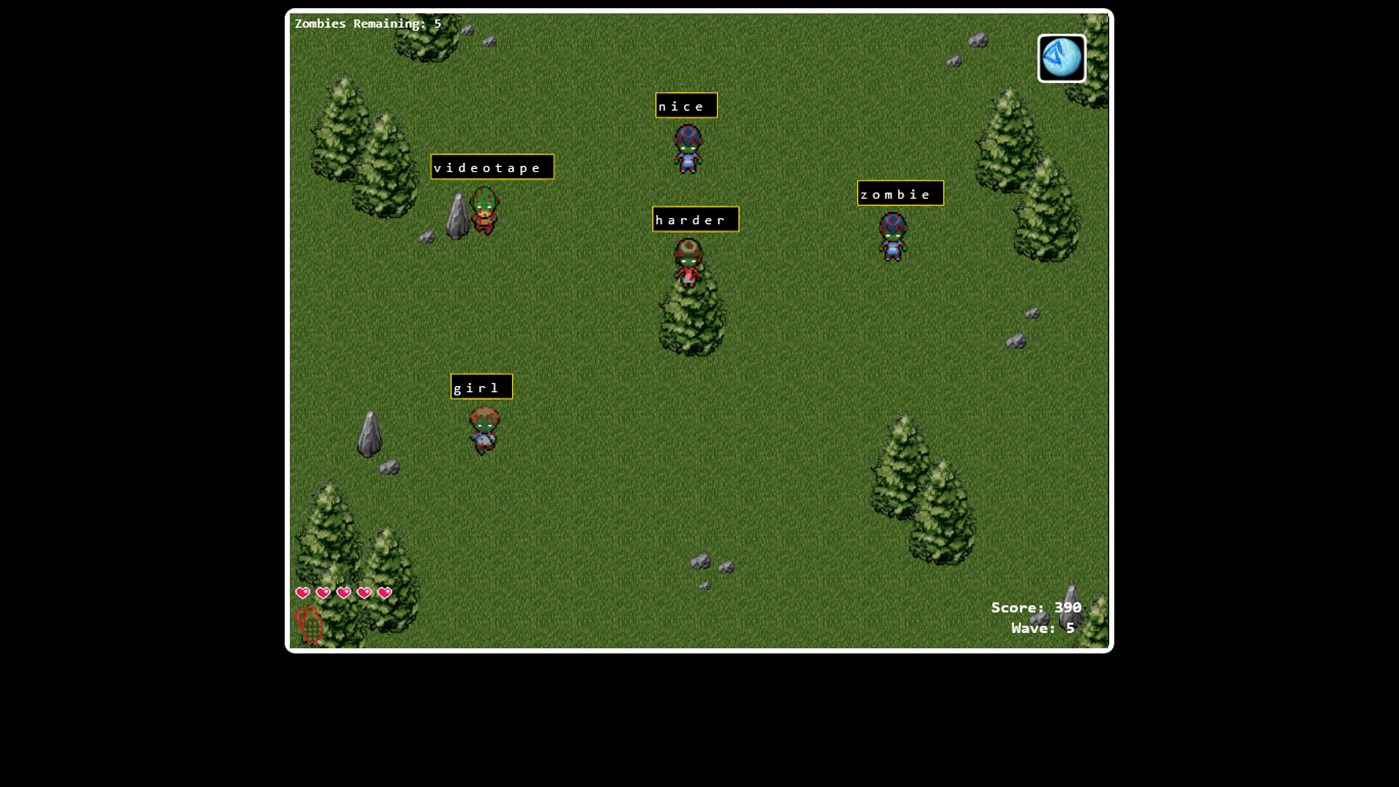Click the zombie beneath the 'harder' label
Screen dimensions: 1399x787
click(x=690, y=261)
